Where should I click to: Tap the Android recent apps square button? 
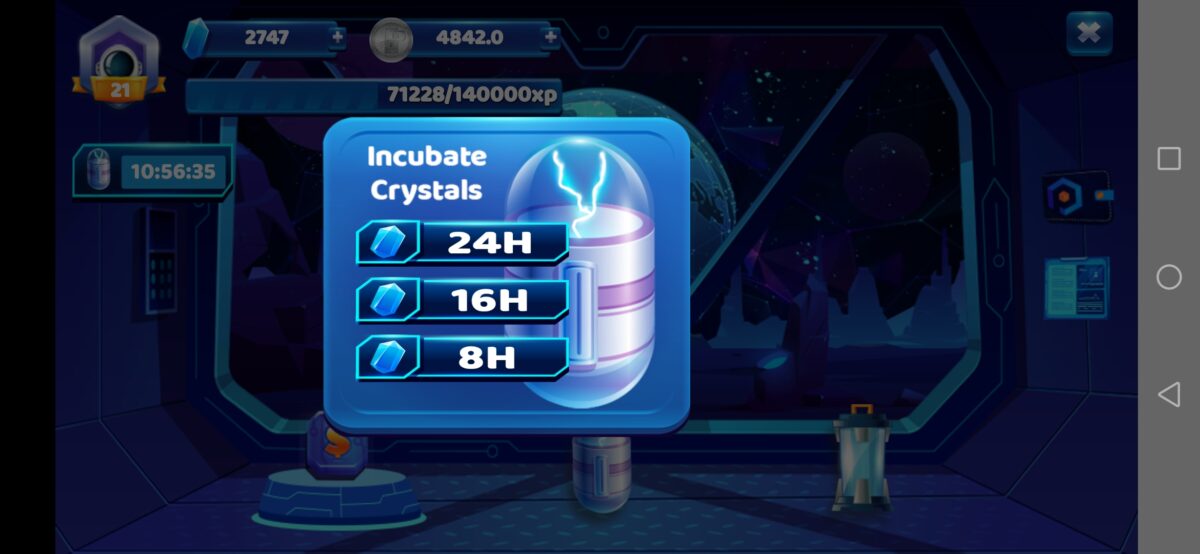click(1168, 159)
